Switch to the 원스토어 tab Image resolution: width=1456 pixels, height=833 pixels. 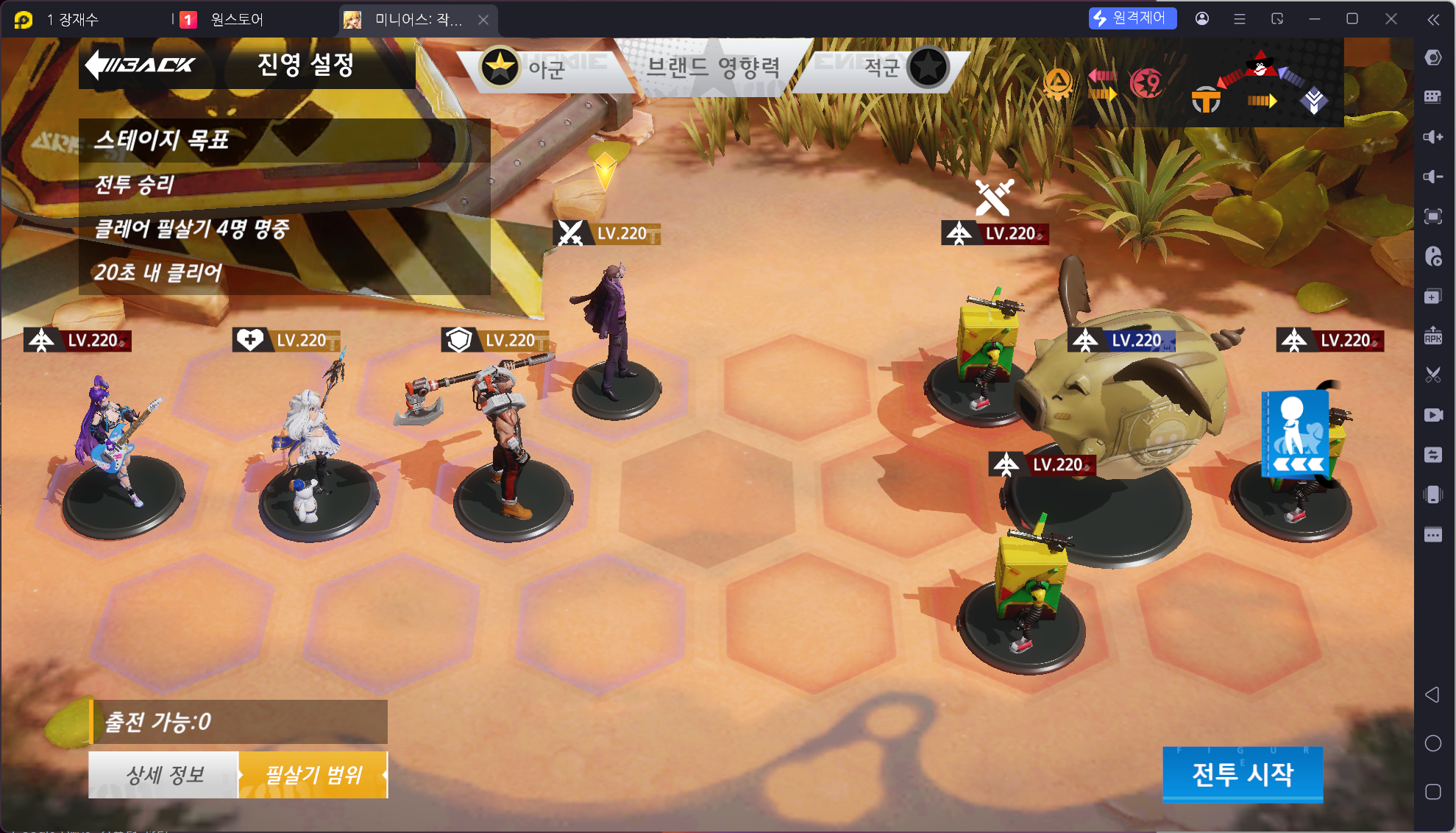tap(235, 20)
